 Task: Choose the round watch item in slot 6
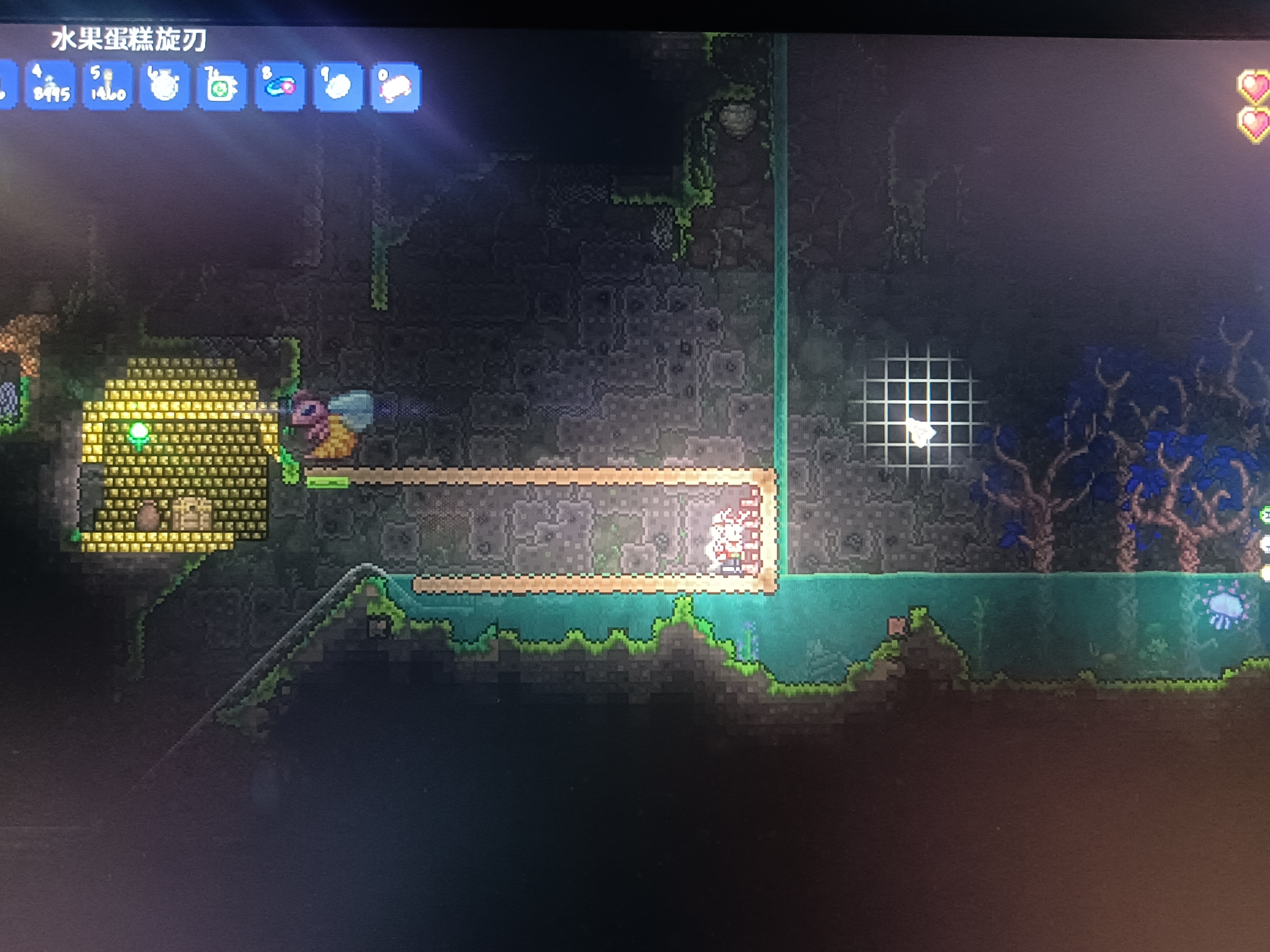tap(165, 86)
